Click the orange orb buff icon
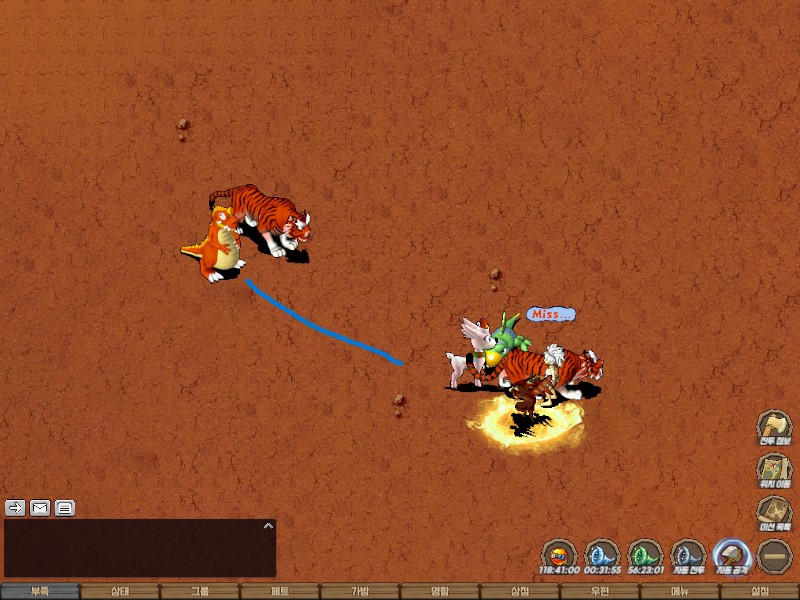Image resolution: width=800 pixels, height=600 pixels. [559, 553]
